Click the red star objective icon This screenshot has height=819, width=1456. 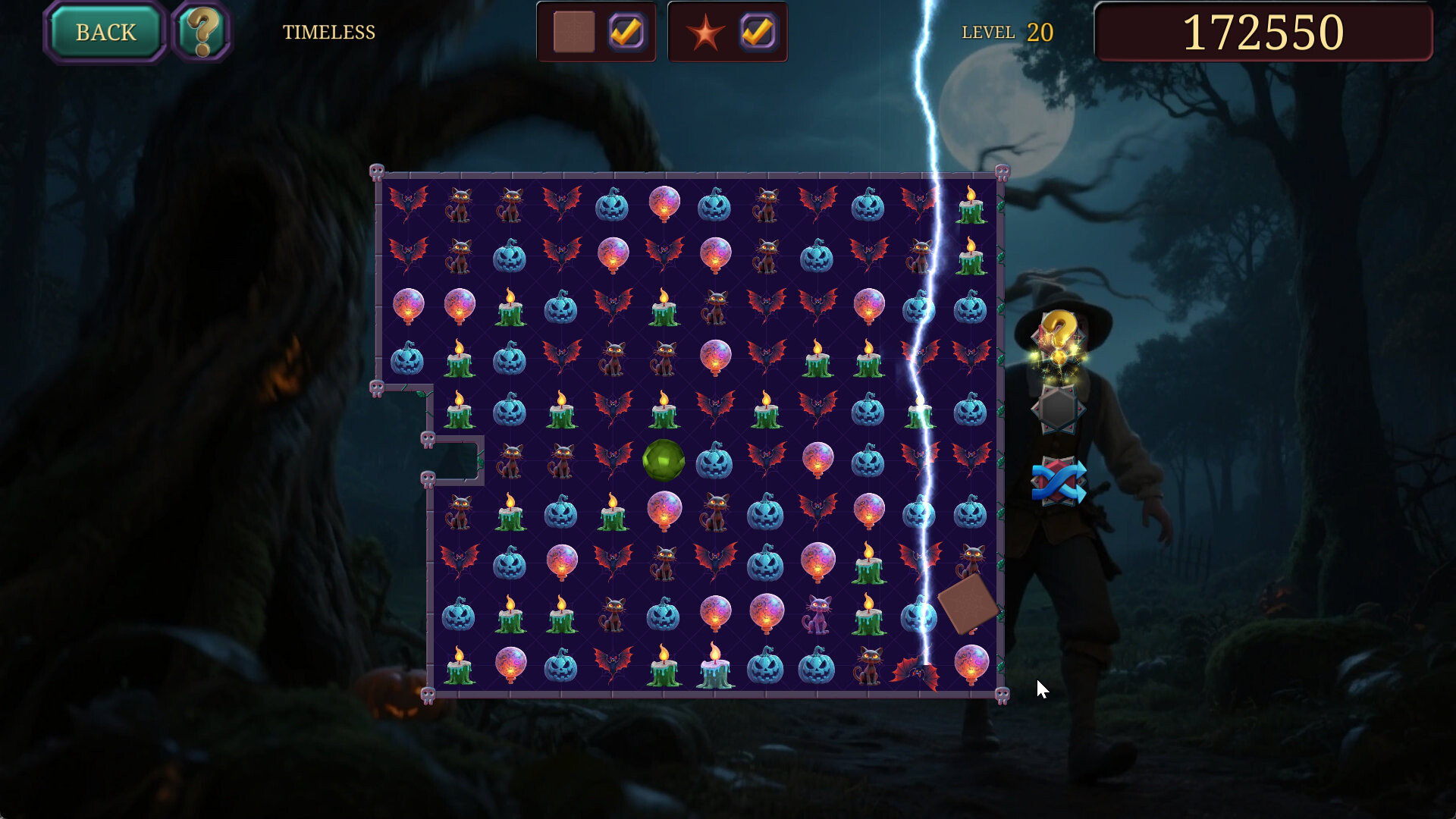tap(706, 32)
